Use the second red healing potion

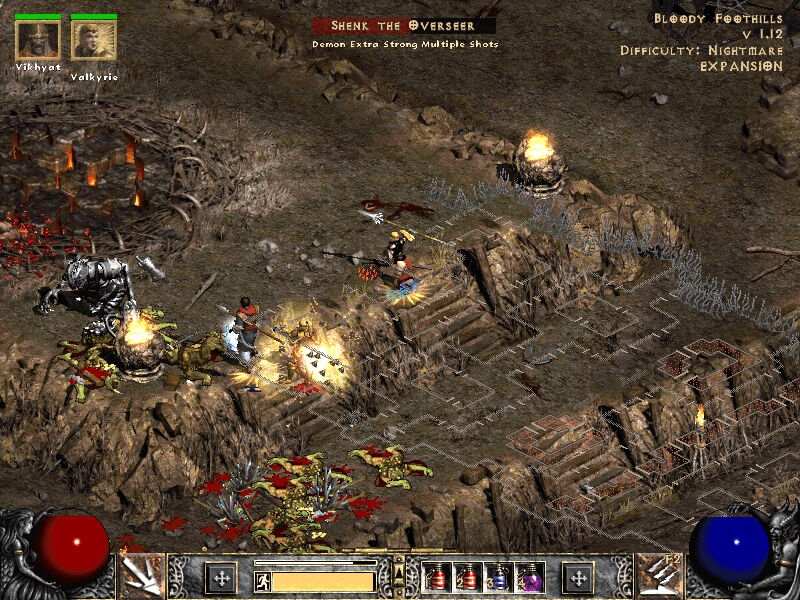click(466, 578)
